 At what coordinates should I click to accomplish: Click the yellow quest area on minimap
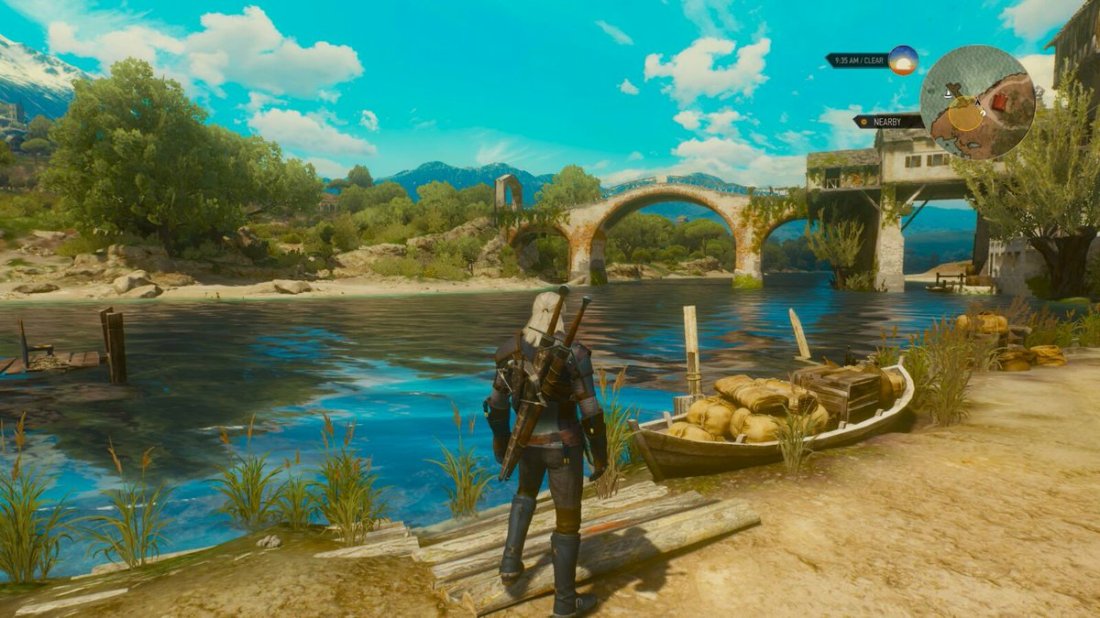click(966, 115)
